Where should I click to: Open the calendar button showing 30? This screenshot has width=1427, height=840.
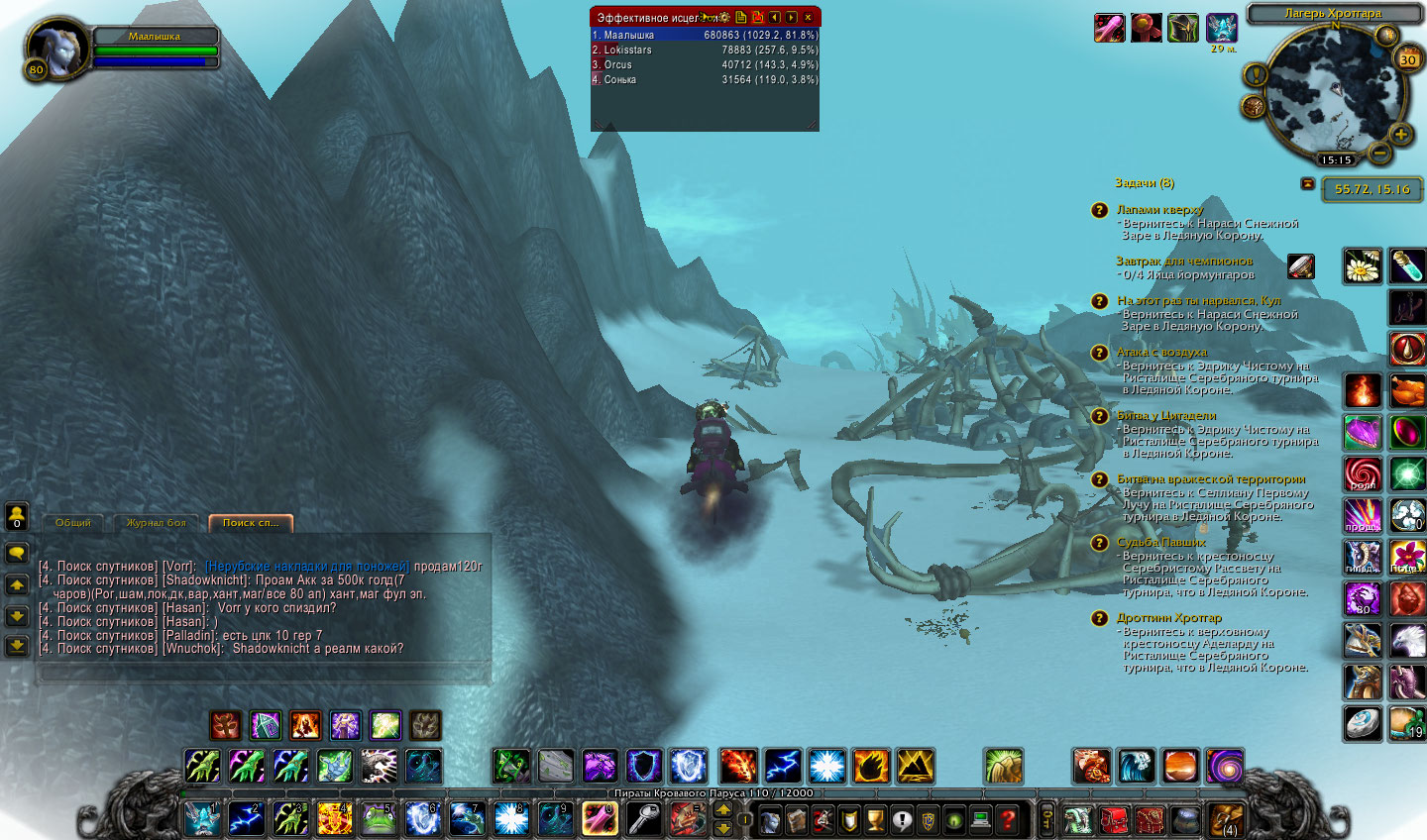pos(1407,59)
